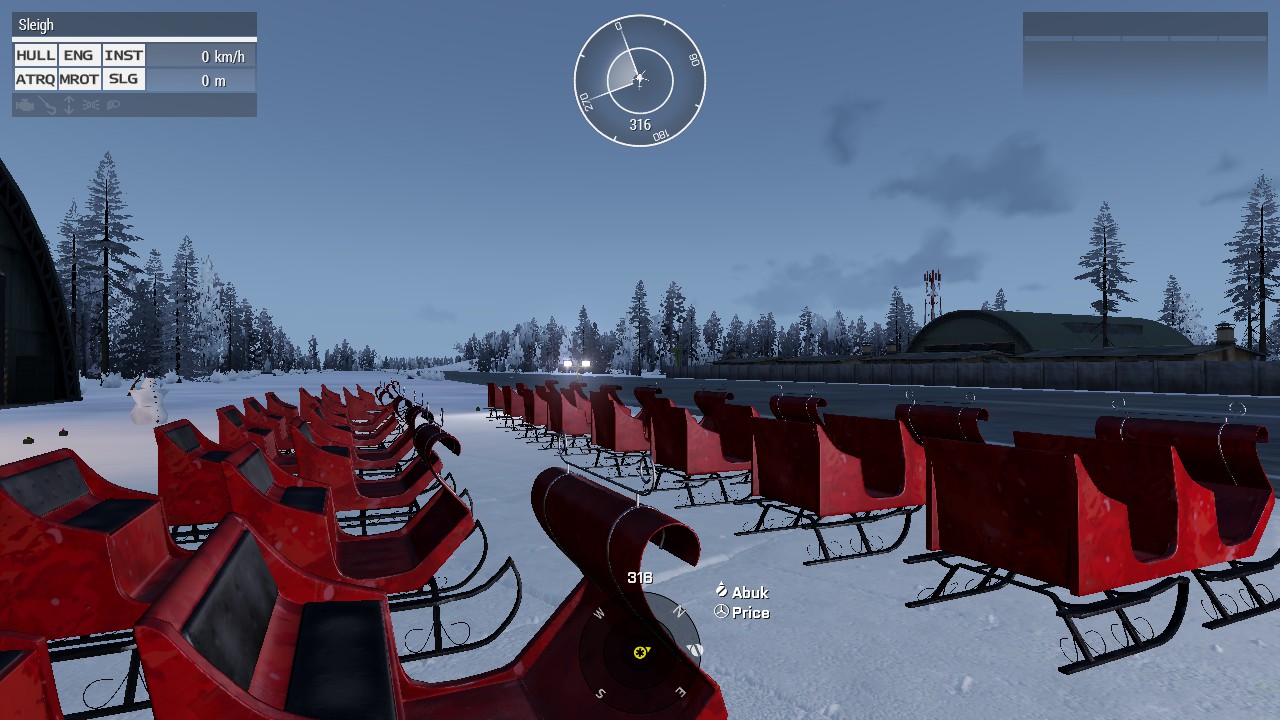The width and height of the screenshot is (1280, 720).
Task: Select the ATRQ status box
Action: (35, 80)
